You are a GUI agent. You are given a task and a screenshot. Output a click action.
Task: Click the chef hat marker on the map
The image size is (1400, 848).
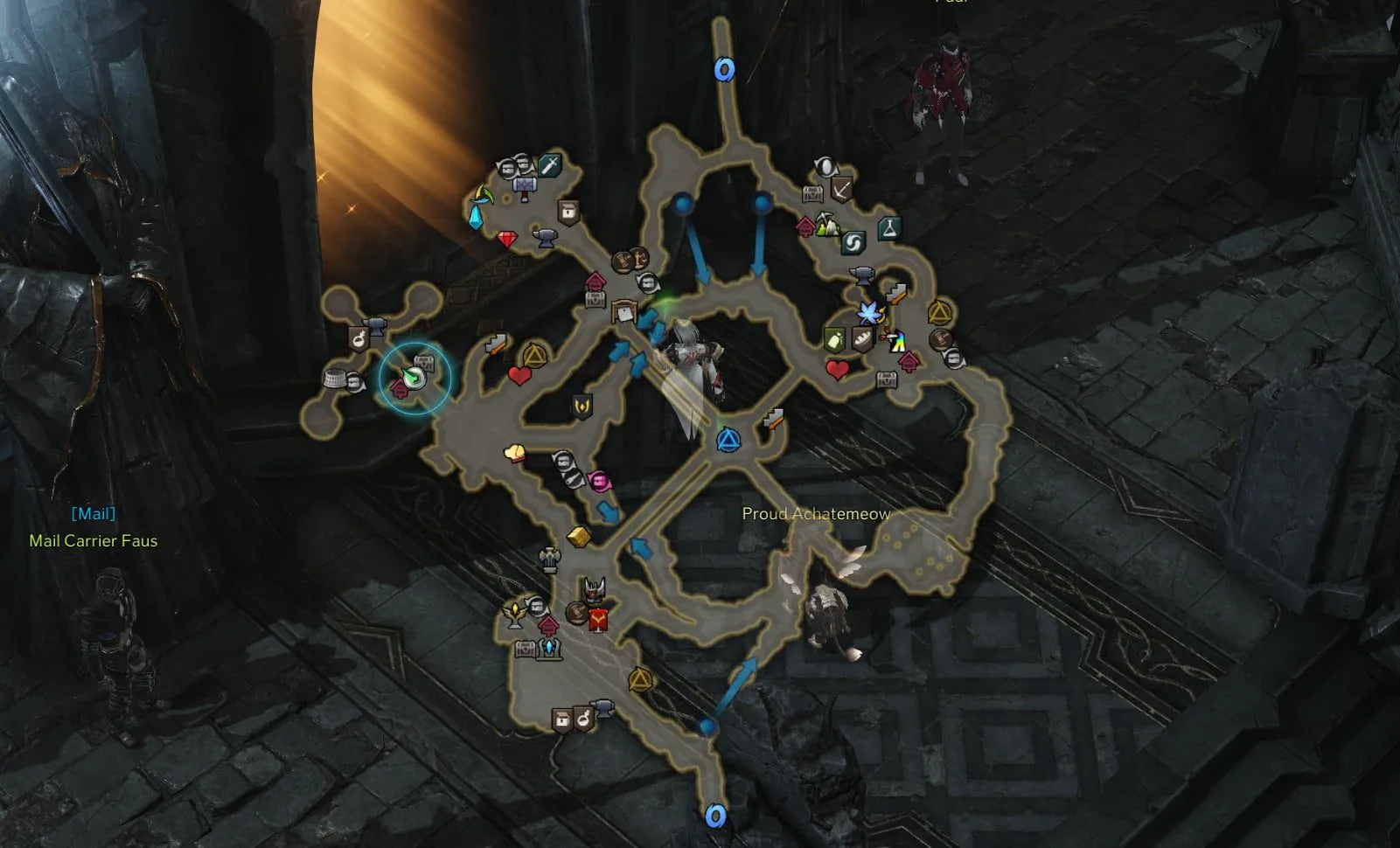pyautogui.click(x=515, y=453)
